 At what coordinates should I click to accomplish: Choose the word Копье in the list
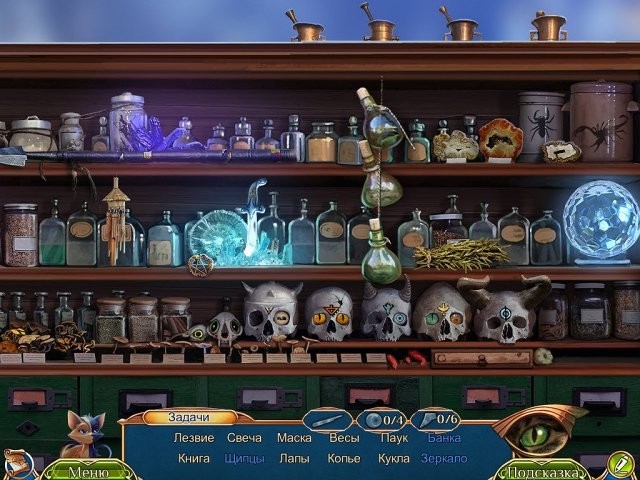click(x=344, y=459)
